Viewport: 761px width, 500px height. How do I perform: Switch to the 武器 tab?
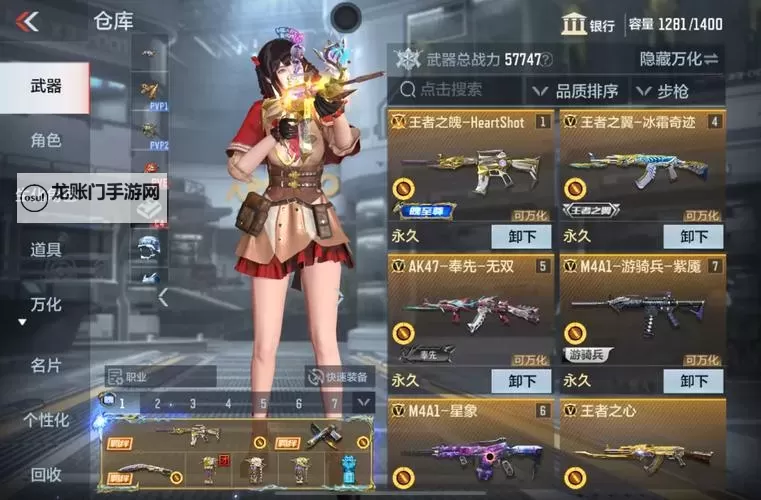[x=45, y=87]
